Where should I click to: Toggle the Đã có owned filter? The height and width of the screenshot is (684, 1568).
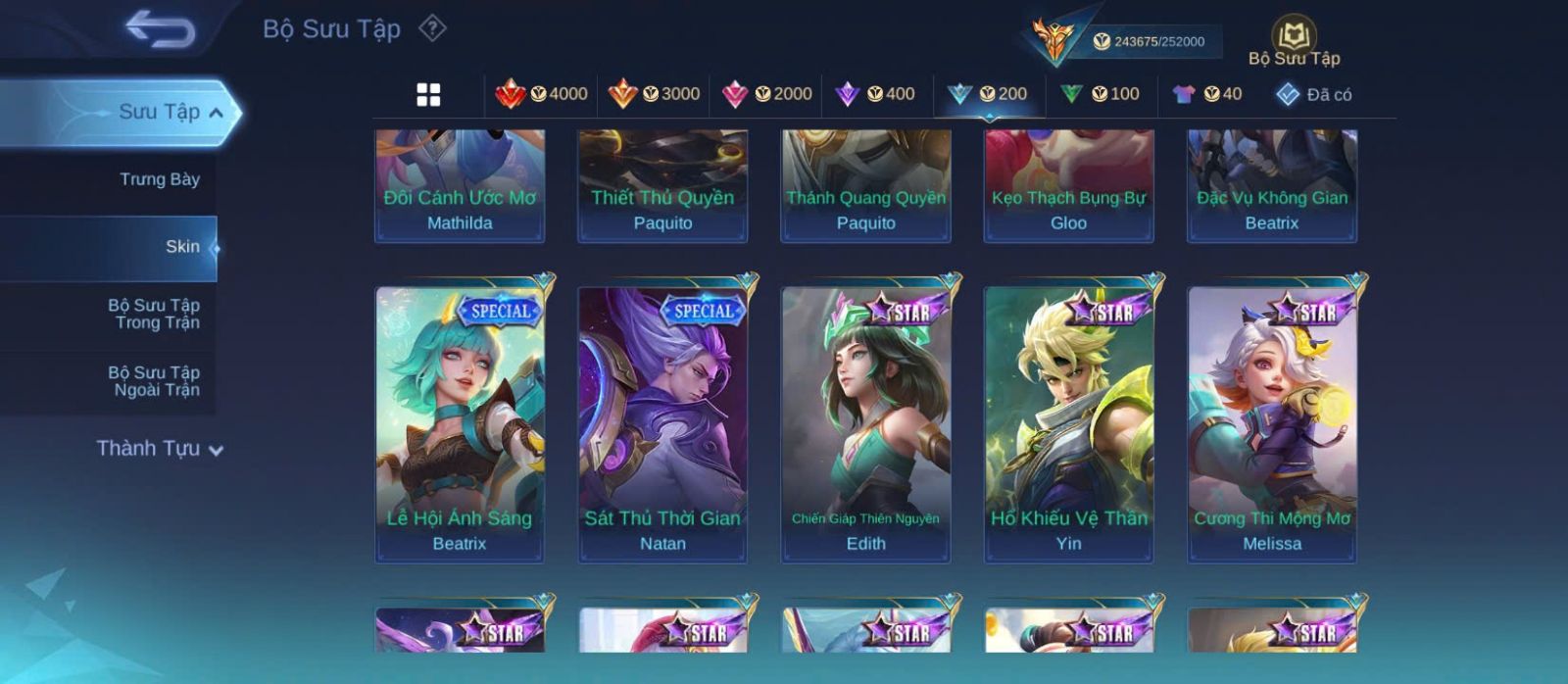coord(1314,95)
